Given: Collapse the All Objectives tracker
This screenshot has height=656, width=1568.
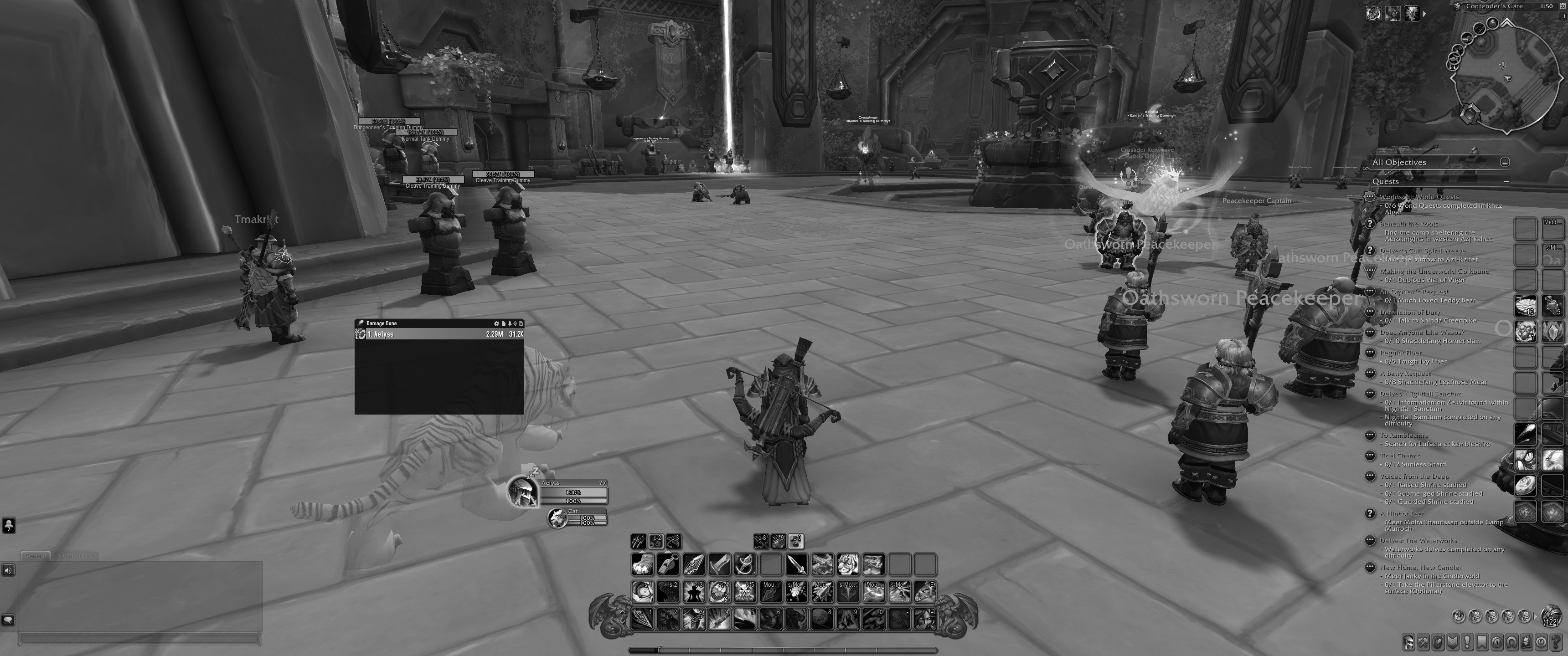Looking at the screenshot, I should click(x=1505, y=163).
